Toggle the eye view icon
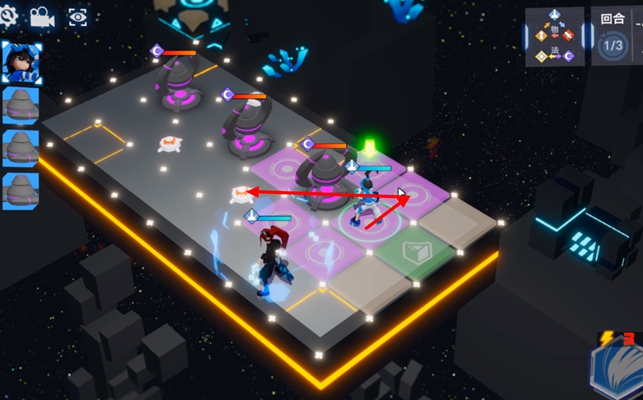The width and height of the screenshot is (643, 400). tap(78, 16)
